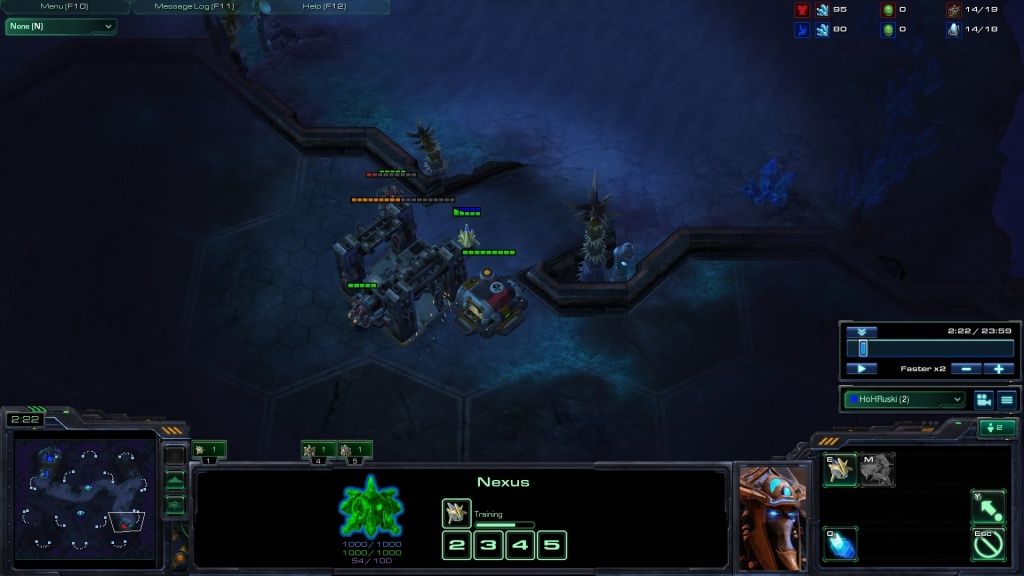Viewport: 1024px width, 576px height.
Task: Click the replay timeline slider handle
Action: pos(863,348)
